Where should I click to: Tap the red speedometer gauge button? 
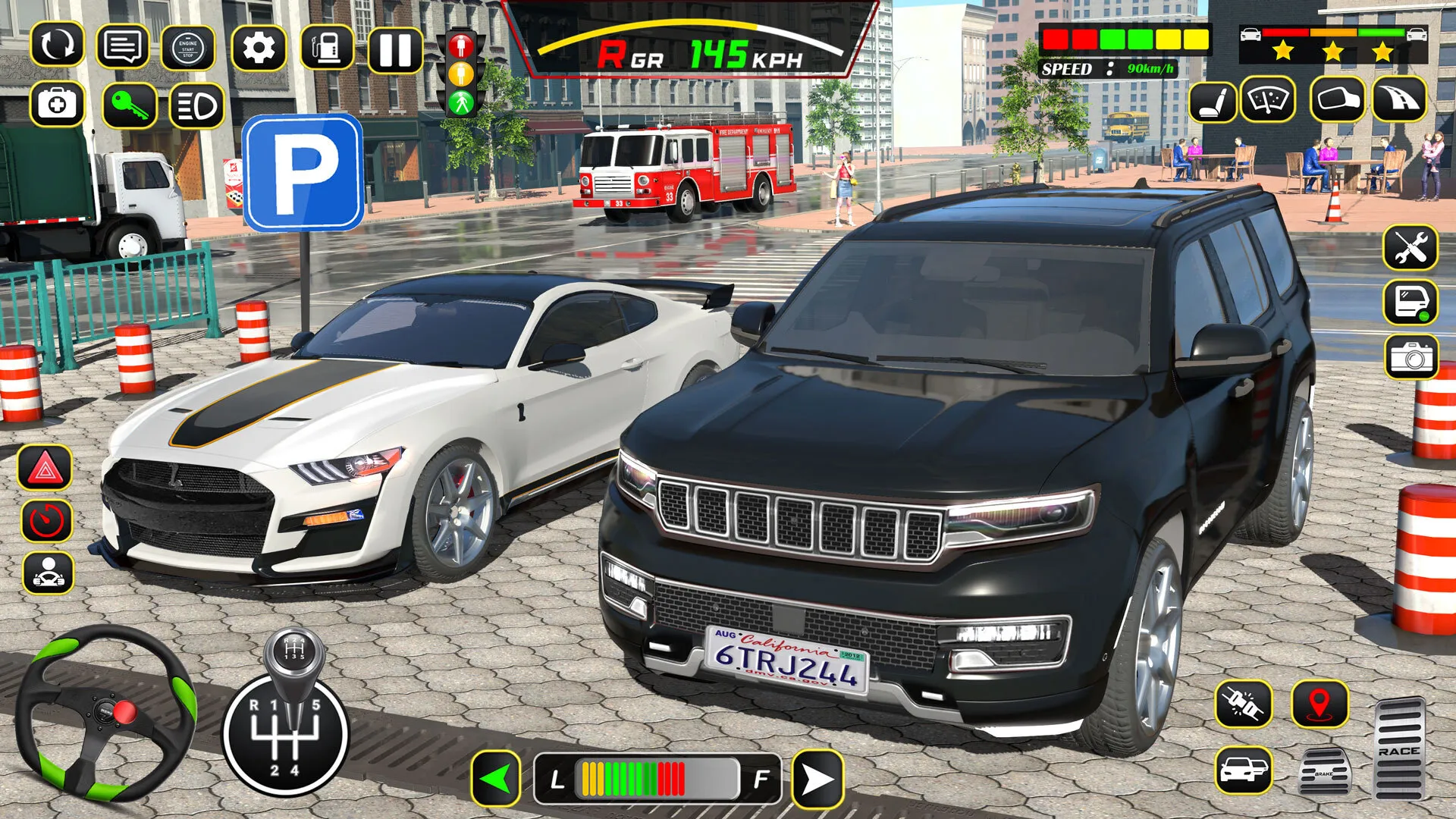tap(47, 520)
